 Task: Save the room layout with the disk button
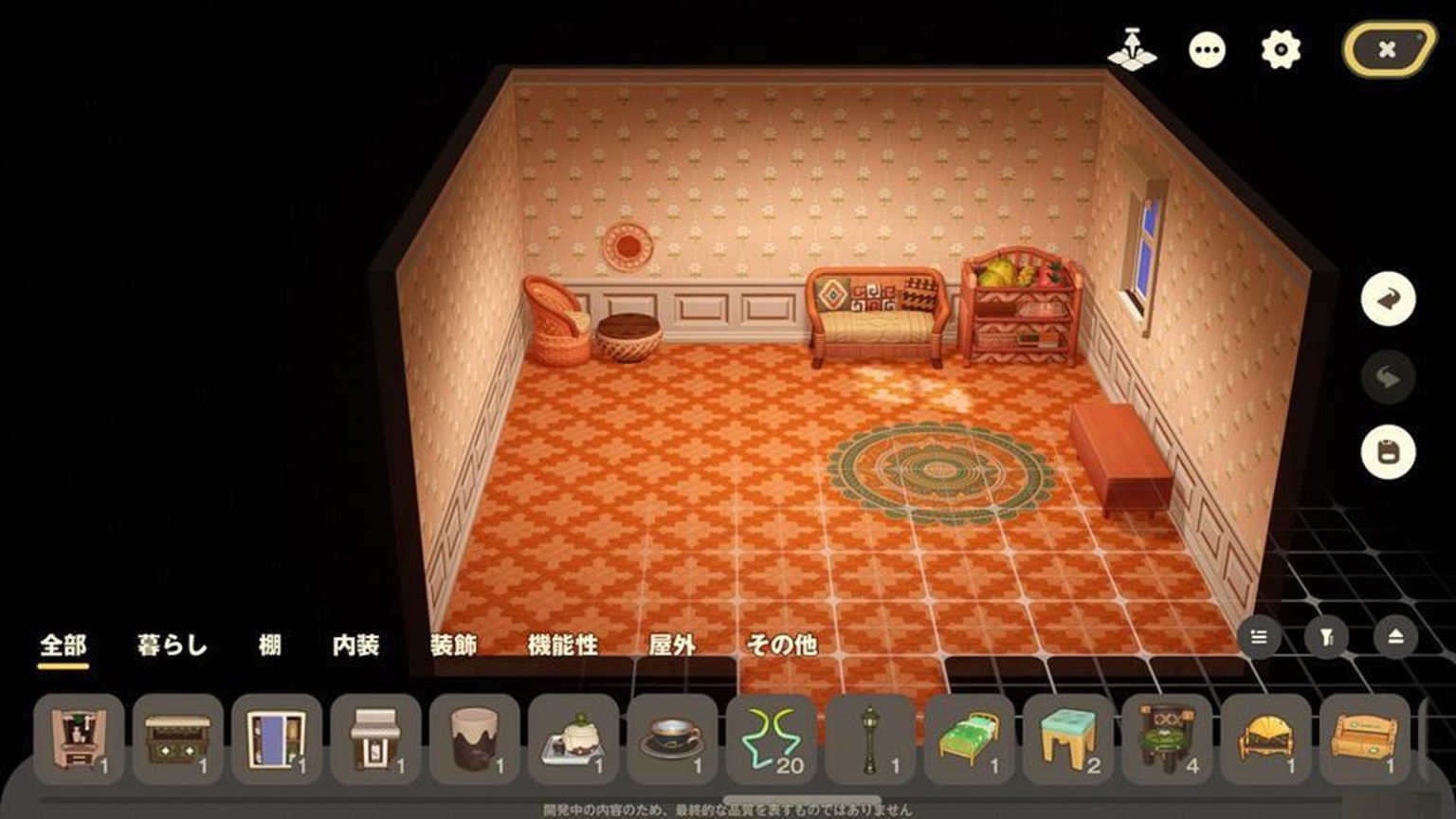pos(1388,451)
